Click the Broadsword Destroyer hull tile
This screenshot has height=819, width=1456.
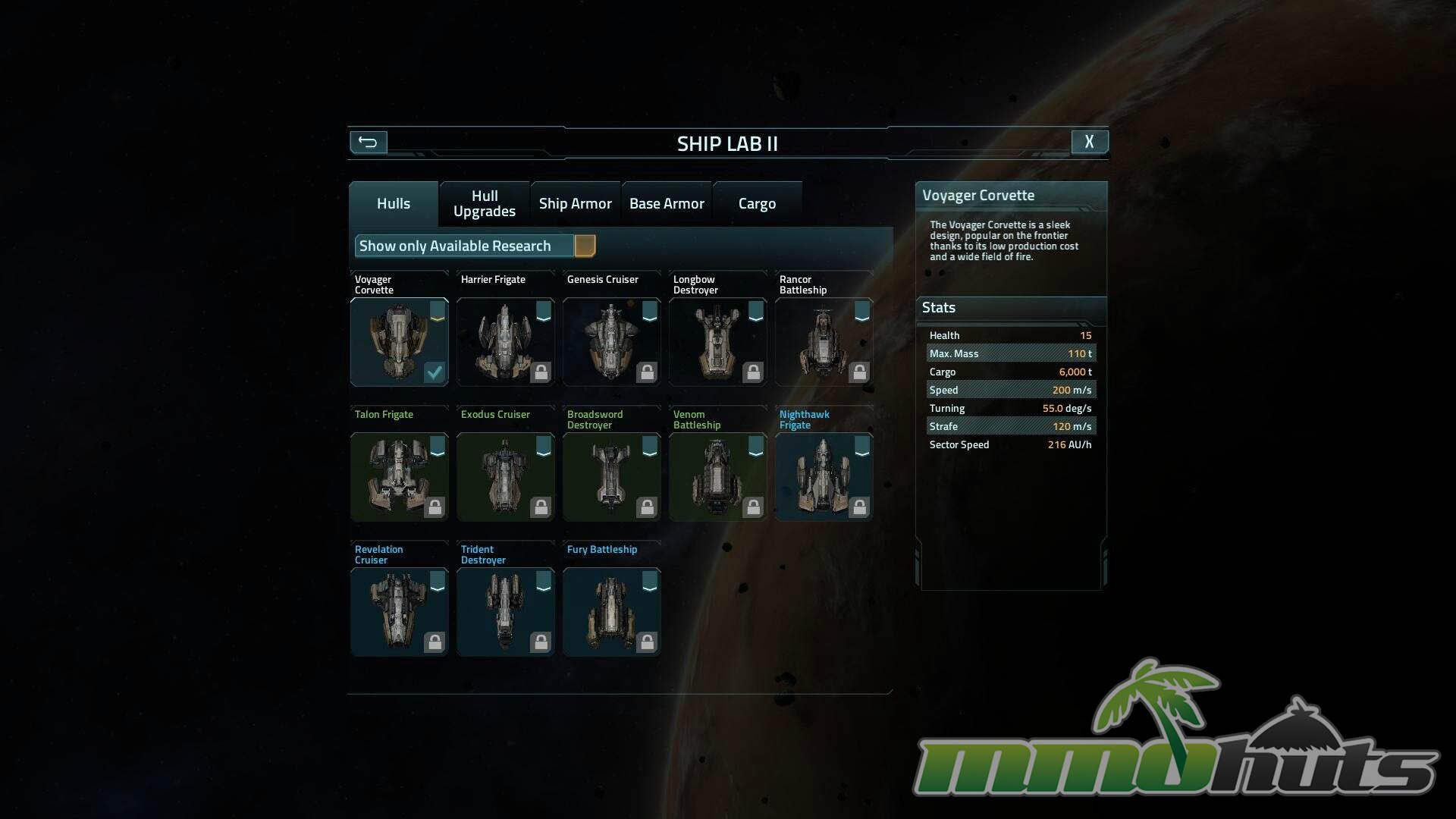click(611, 477)
